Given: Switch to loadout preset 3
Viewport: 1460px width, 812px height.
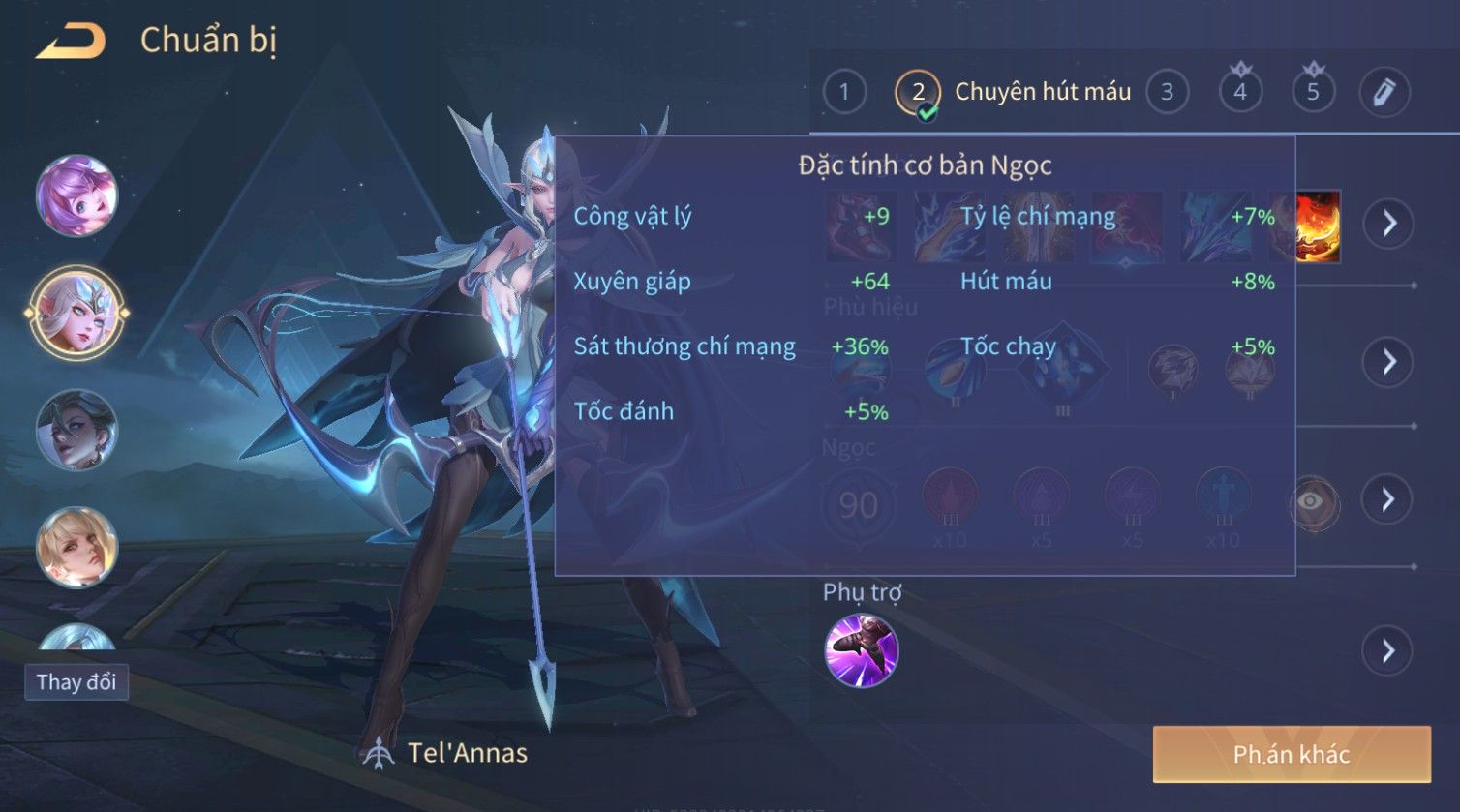Looking at the screenshot, I should point(1167,93).
